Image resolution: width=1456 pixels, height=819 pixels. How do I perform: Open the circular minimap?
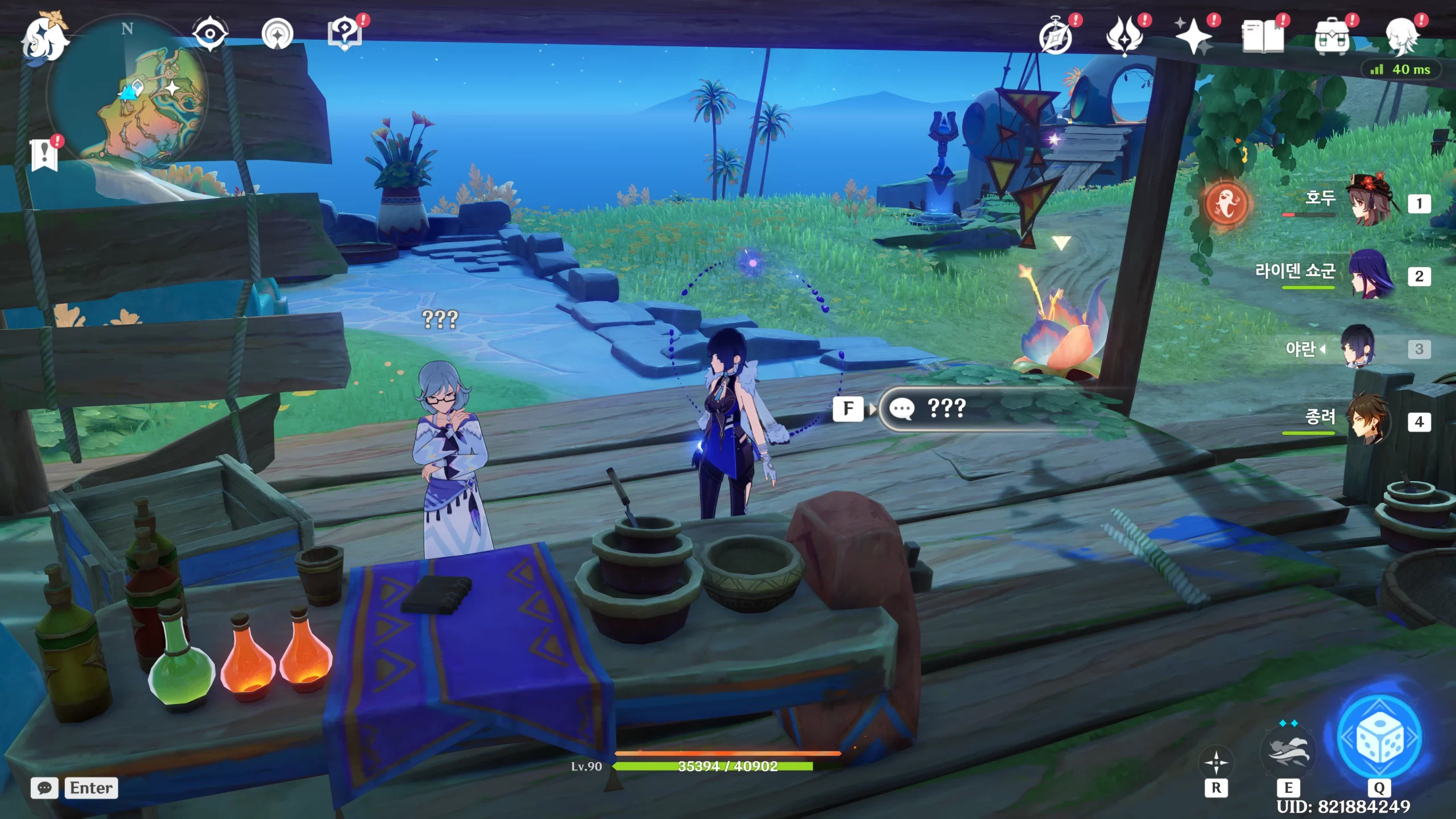tap(129, 92)
